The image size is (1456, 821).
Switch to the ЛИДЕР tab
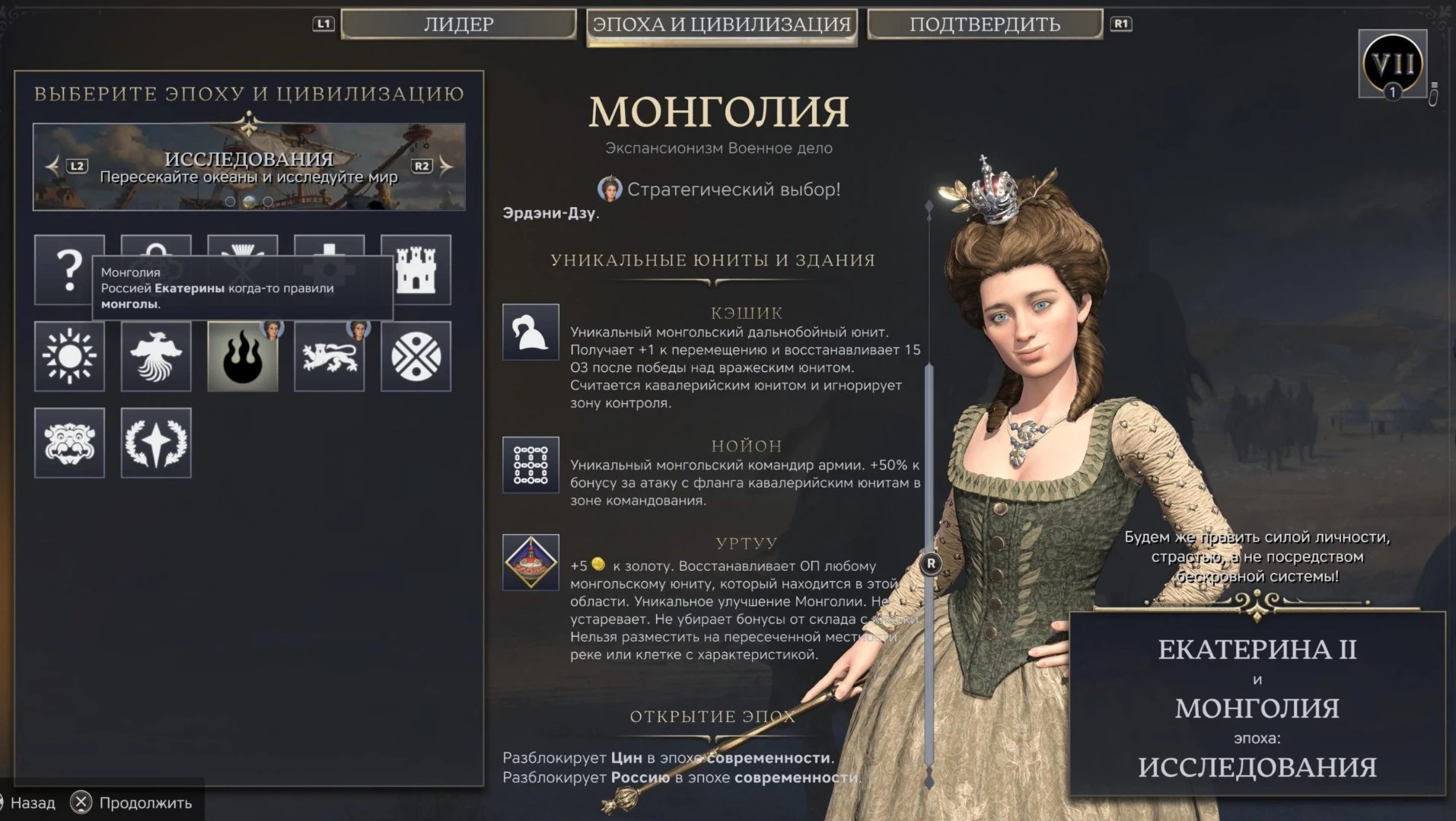point(458,24)
